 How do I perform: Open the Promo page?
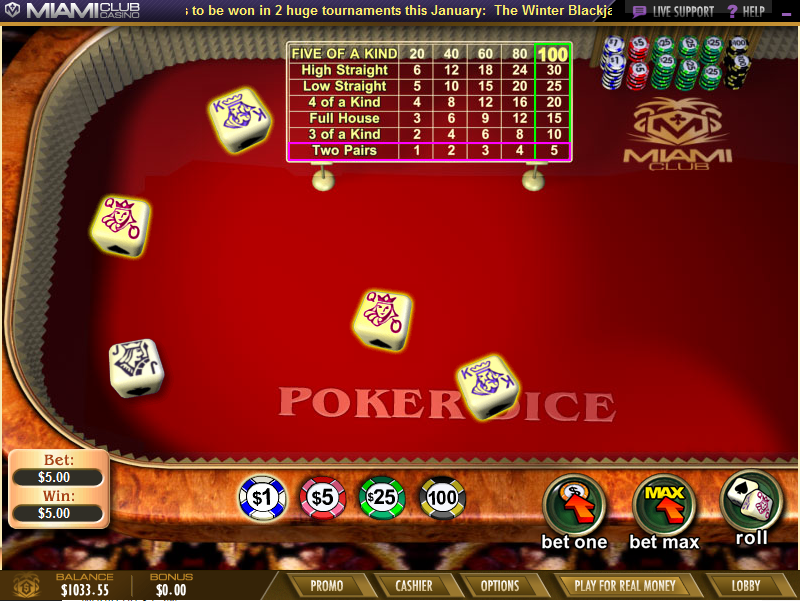pos(327,586)
